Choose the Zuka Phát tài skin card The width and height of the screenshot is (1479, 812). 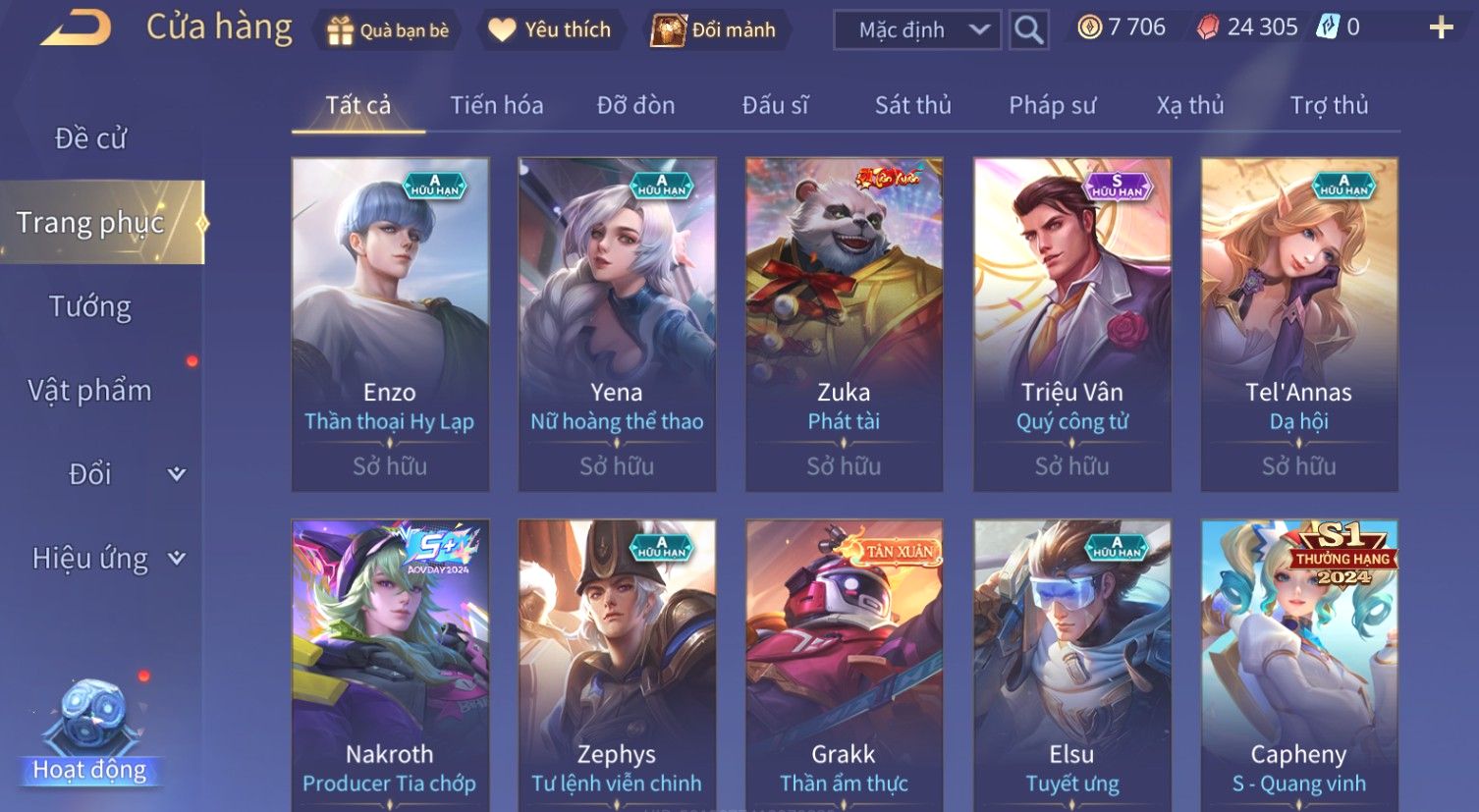tap(844, 324)
